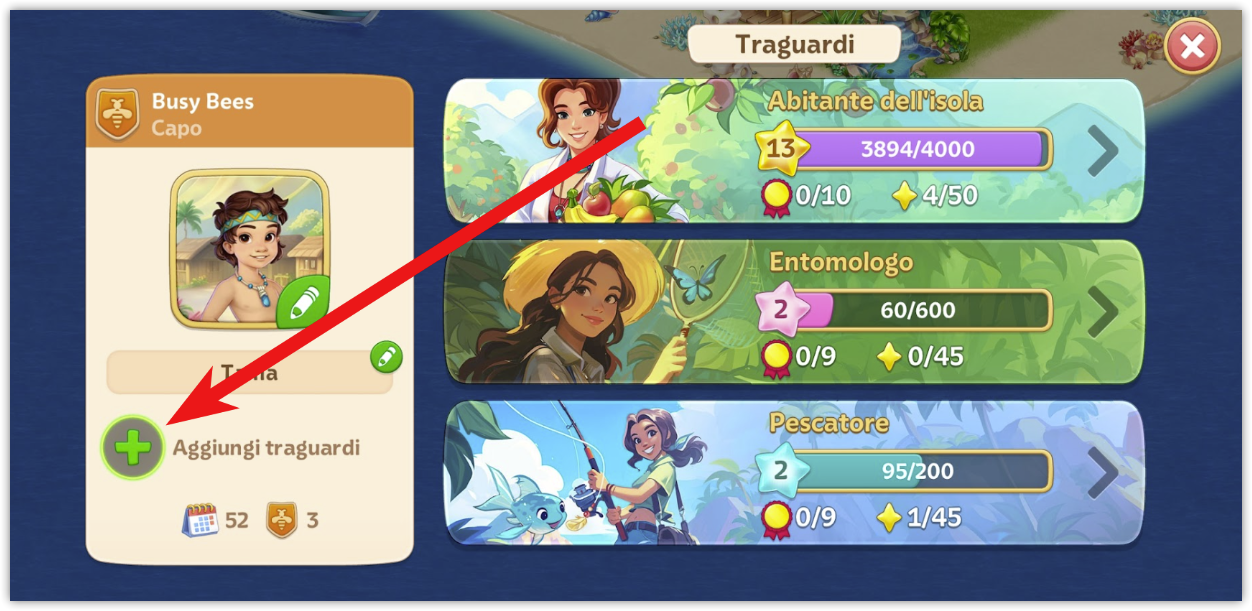Screen dimensions: 1252x611
Task: Open the Entomologo achievement row
Action: (x=1102, y=312)
